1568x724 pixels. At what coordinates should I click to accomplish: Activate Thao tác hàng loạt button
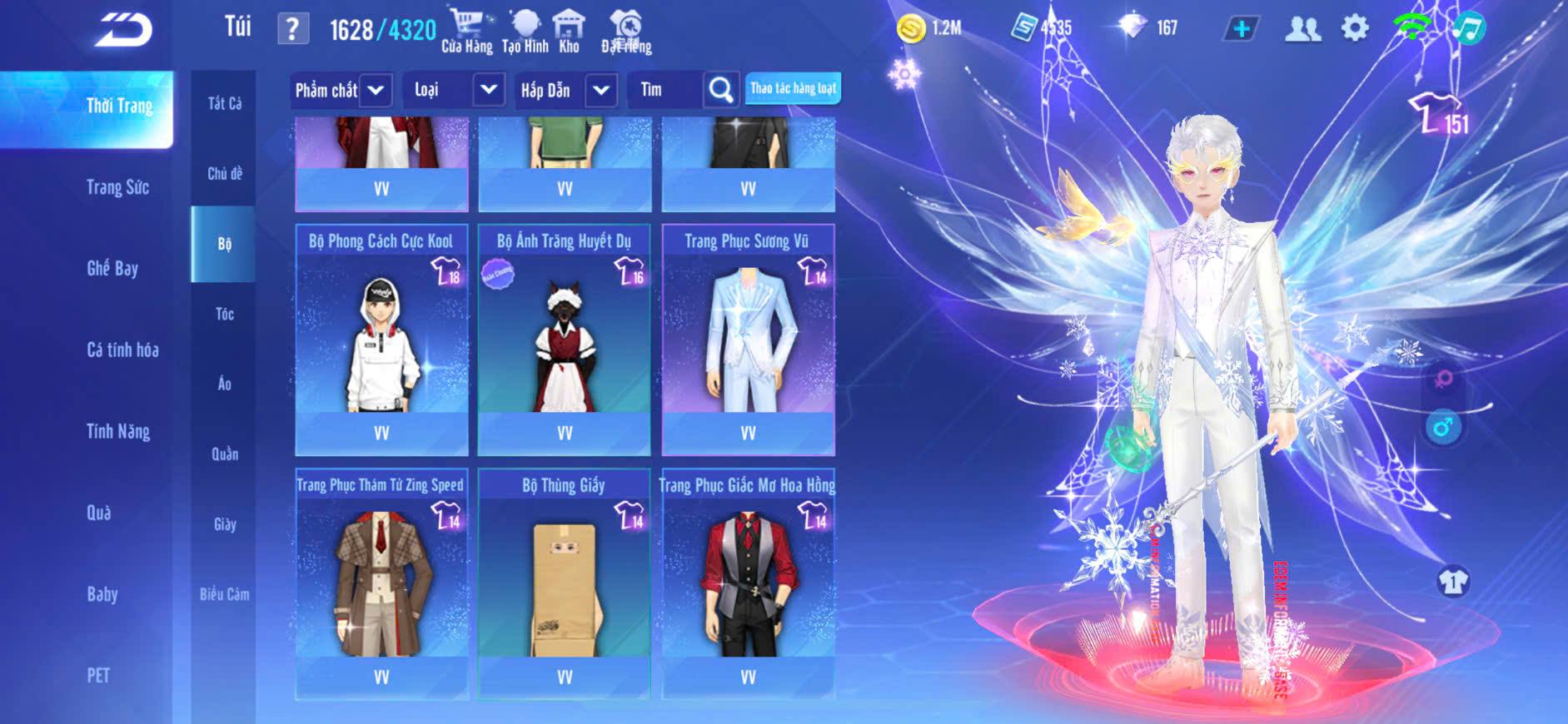(793, 88)
